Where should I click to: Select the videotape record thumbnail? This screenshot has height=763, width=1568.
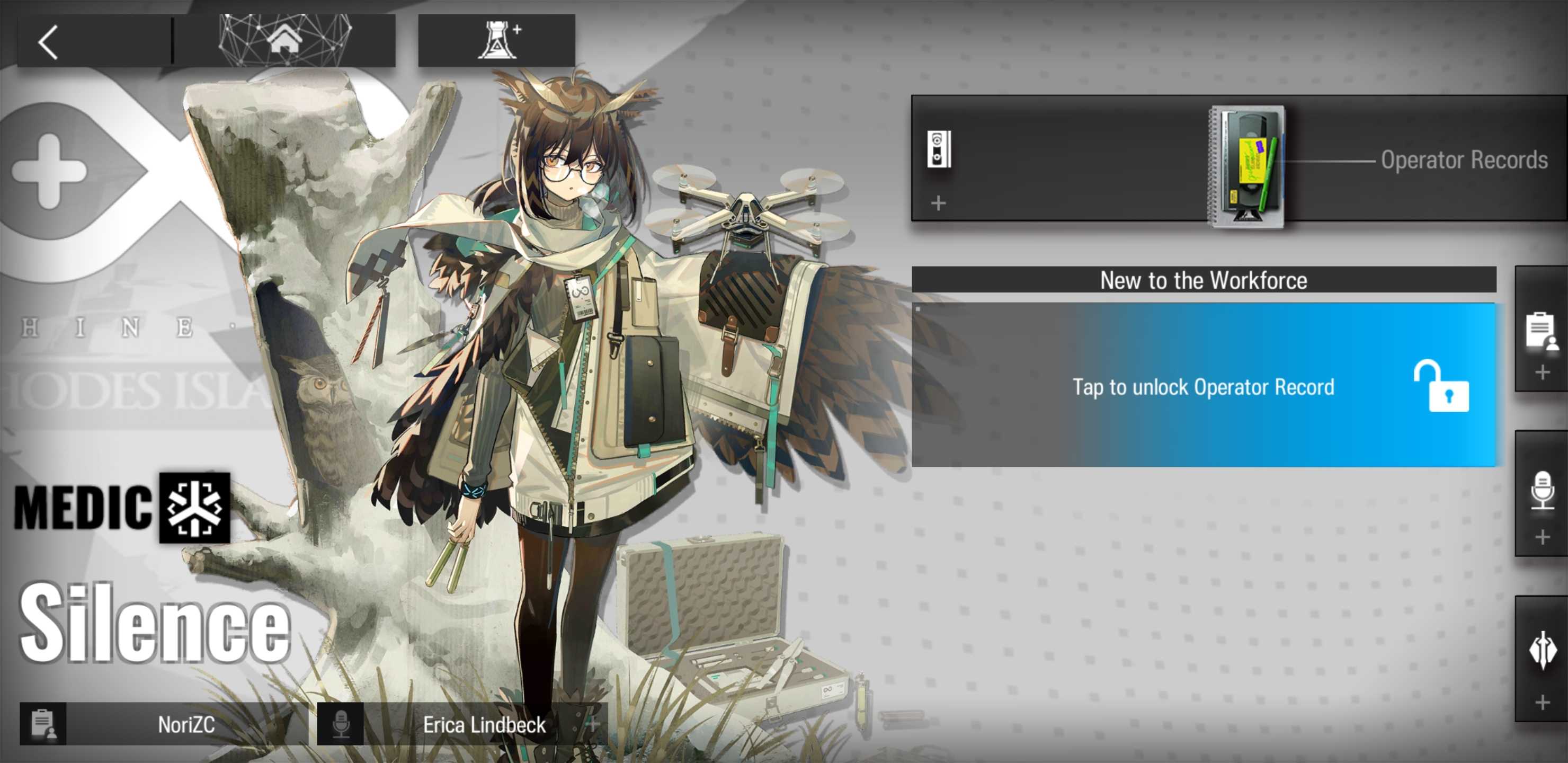coord(1246,166)
